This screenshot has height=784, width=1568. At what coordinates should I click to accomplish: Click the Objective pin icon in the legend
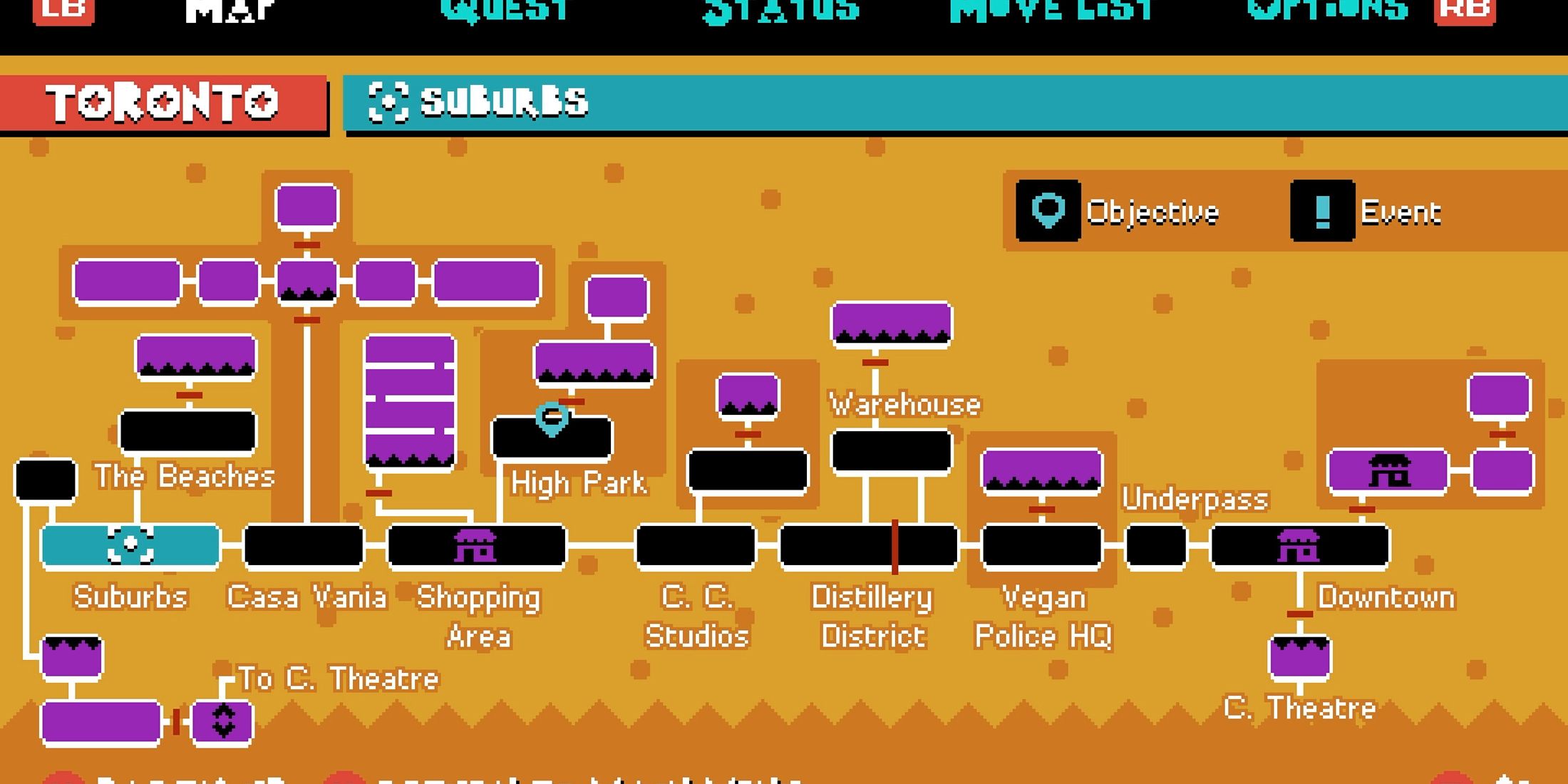coord(1048,211)
